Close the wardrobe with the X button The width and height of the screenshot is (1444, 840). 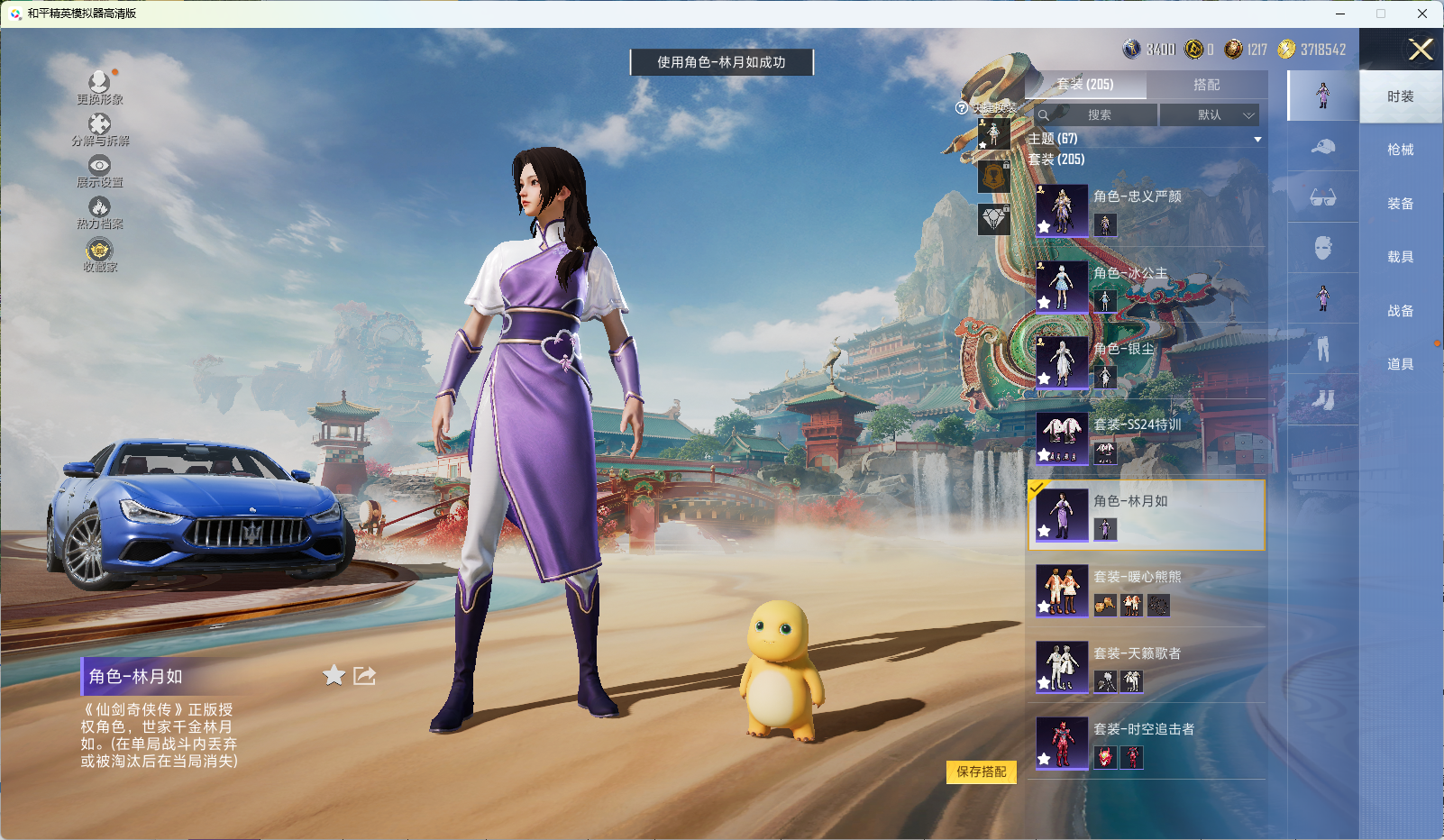[1421, 50]
